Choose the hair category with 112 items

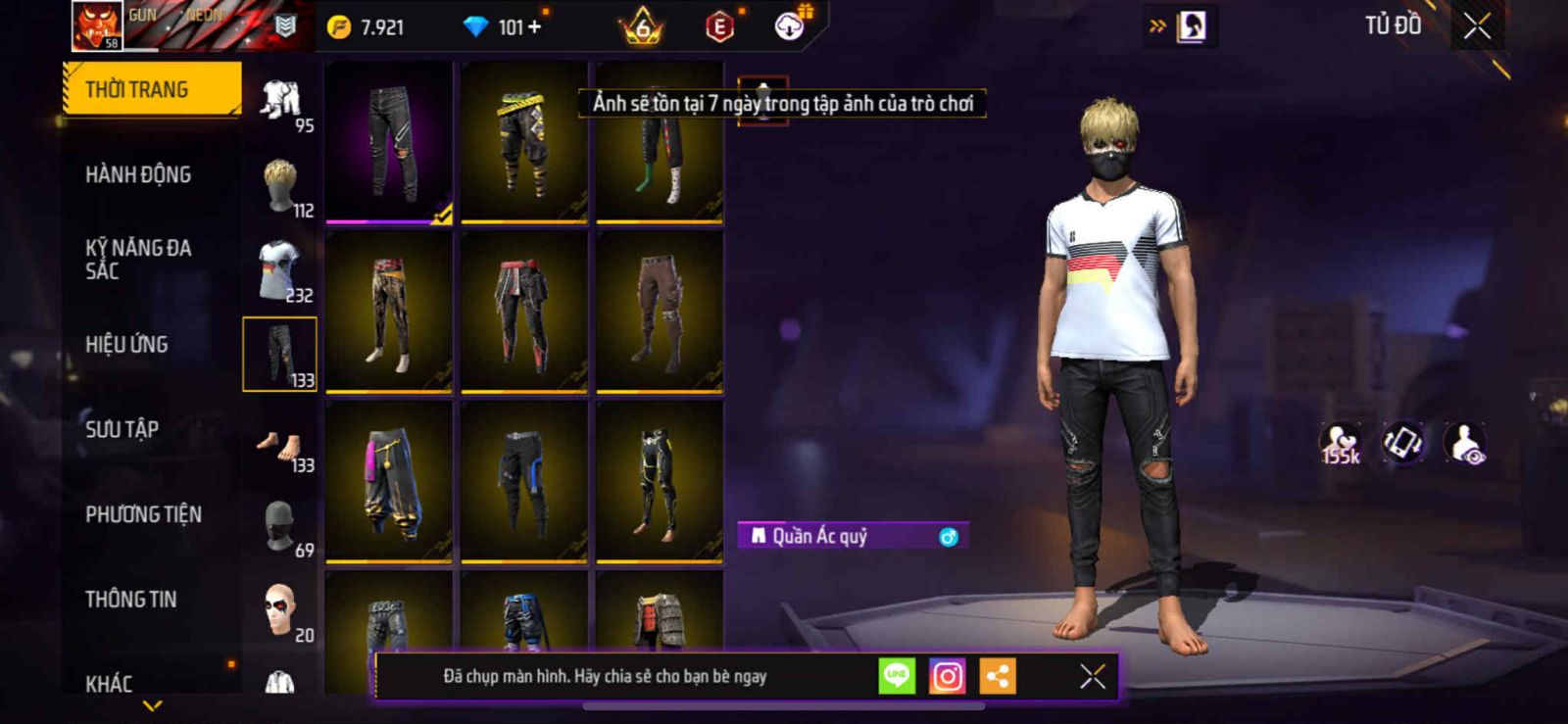(281, 186)
